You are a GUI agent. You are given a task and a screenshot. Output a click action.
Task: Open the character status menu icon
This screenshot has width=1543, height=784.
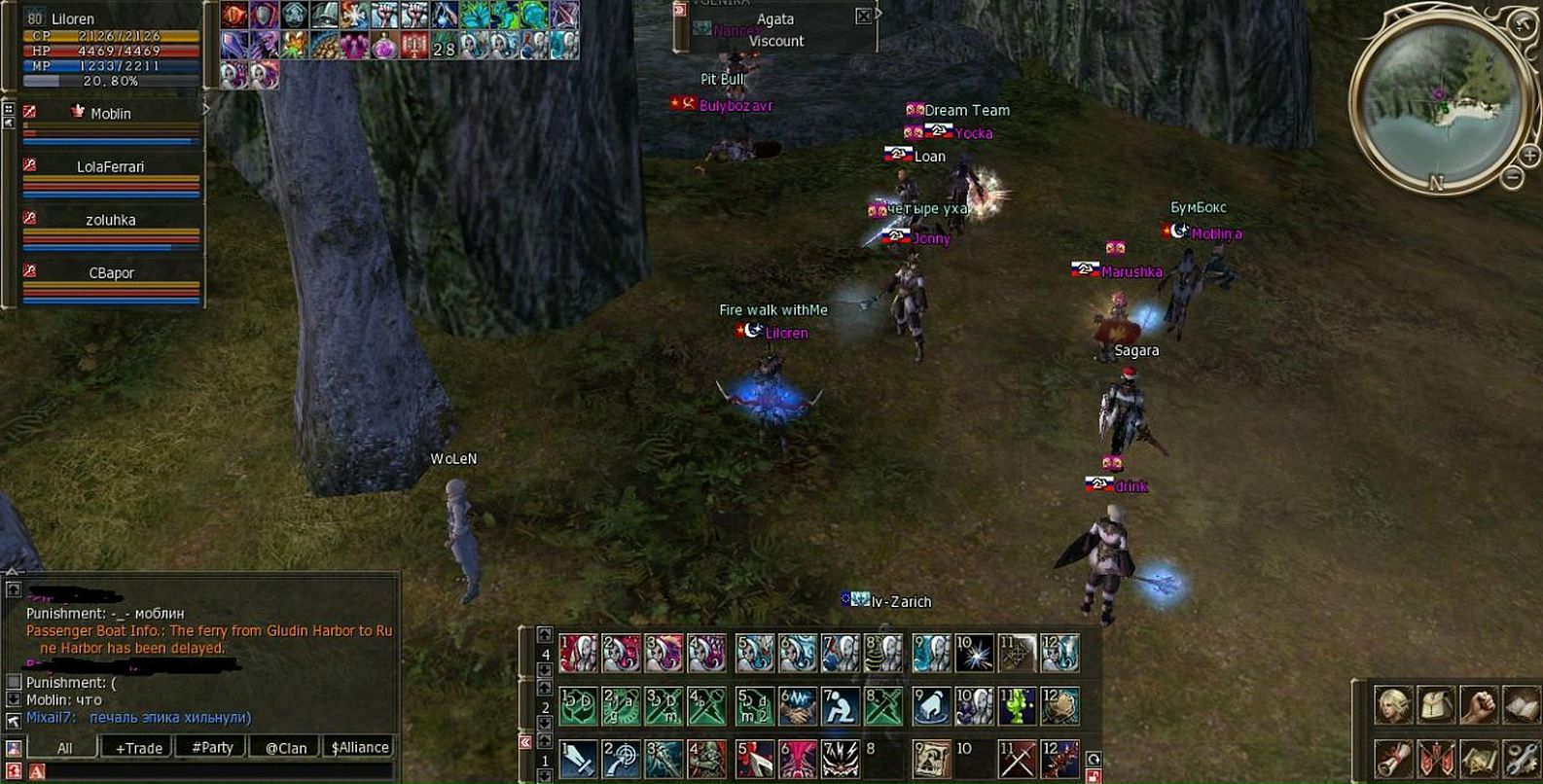1392,705
